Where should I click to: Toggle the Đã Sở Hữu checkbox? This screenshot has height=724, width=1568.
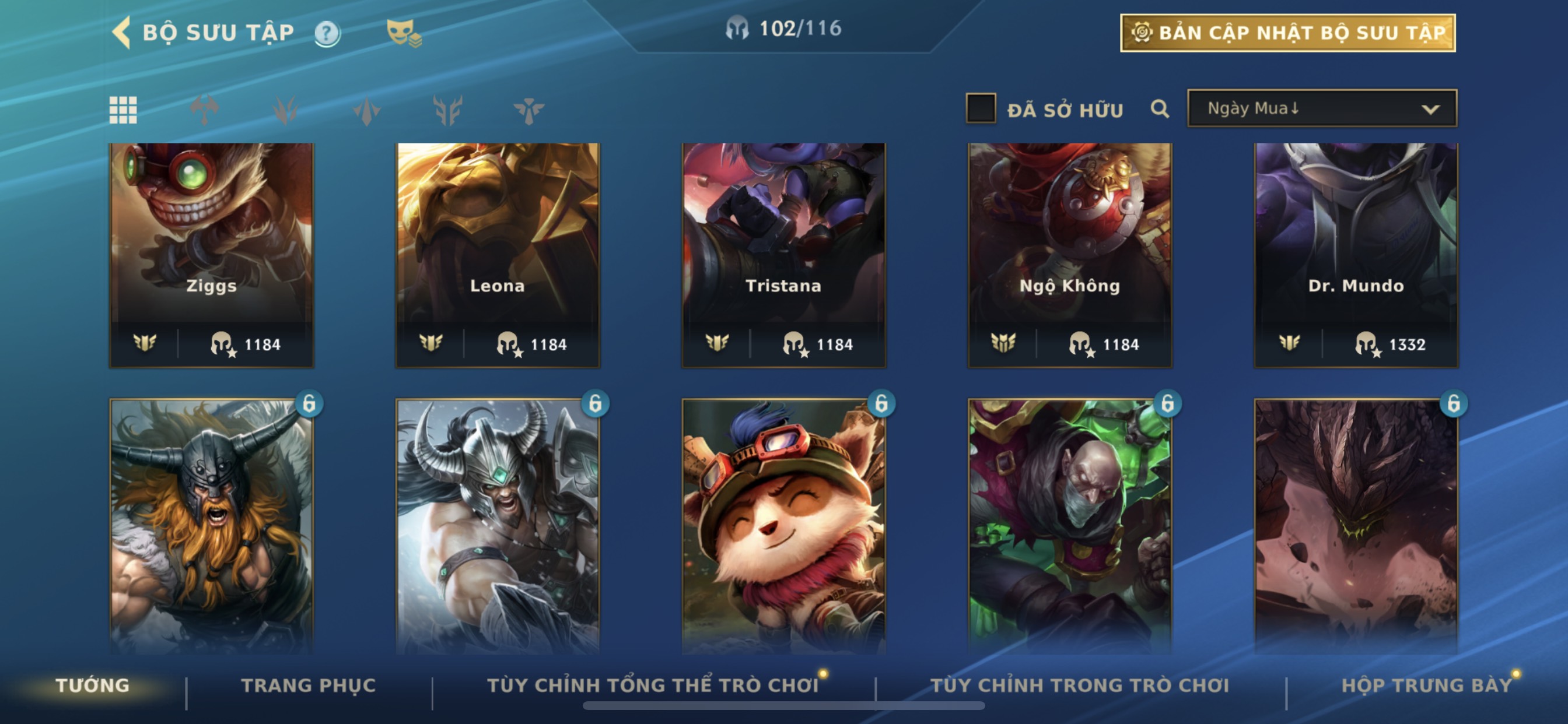click(981, 109)
